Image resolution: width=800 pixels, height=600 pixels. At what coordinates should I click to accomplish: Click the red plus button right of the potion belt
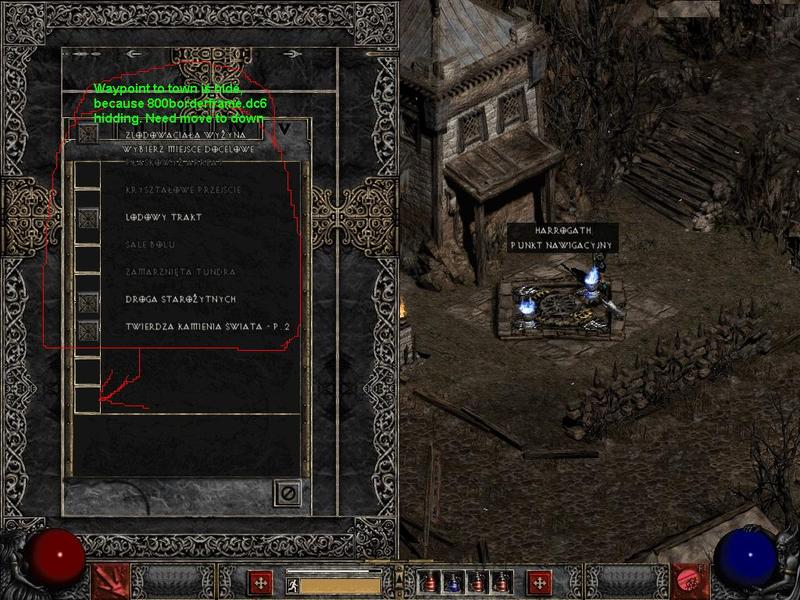pyautogui.click(x=539, y=581)
